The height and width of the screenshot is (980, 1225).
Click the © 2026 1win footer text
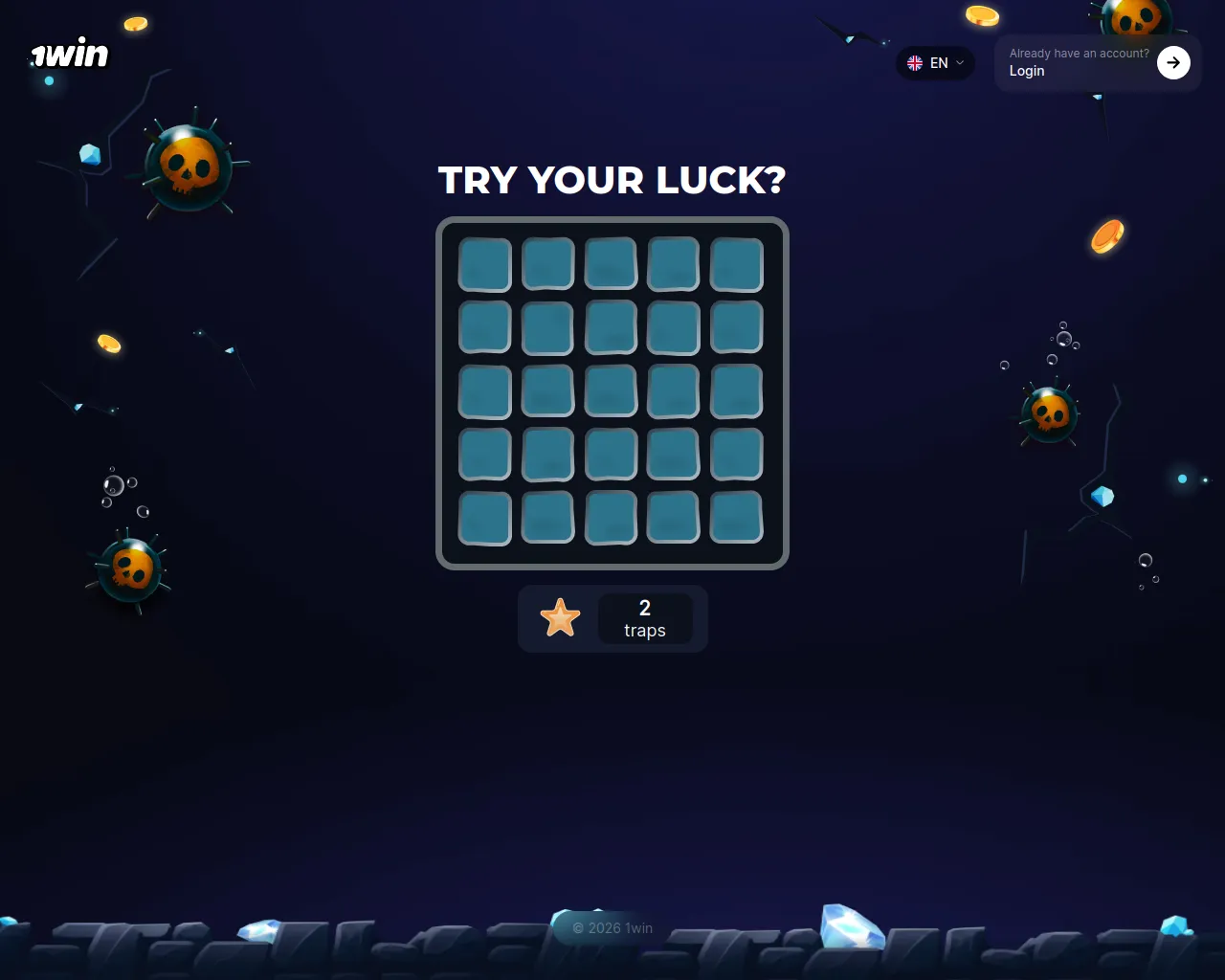pos(612,928)
